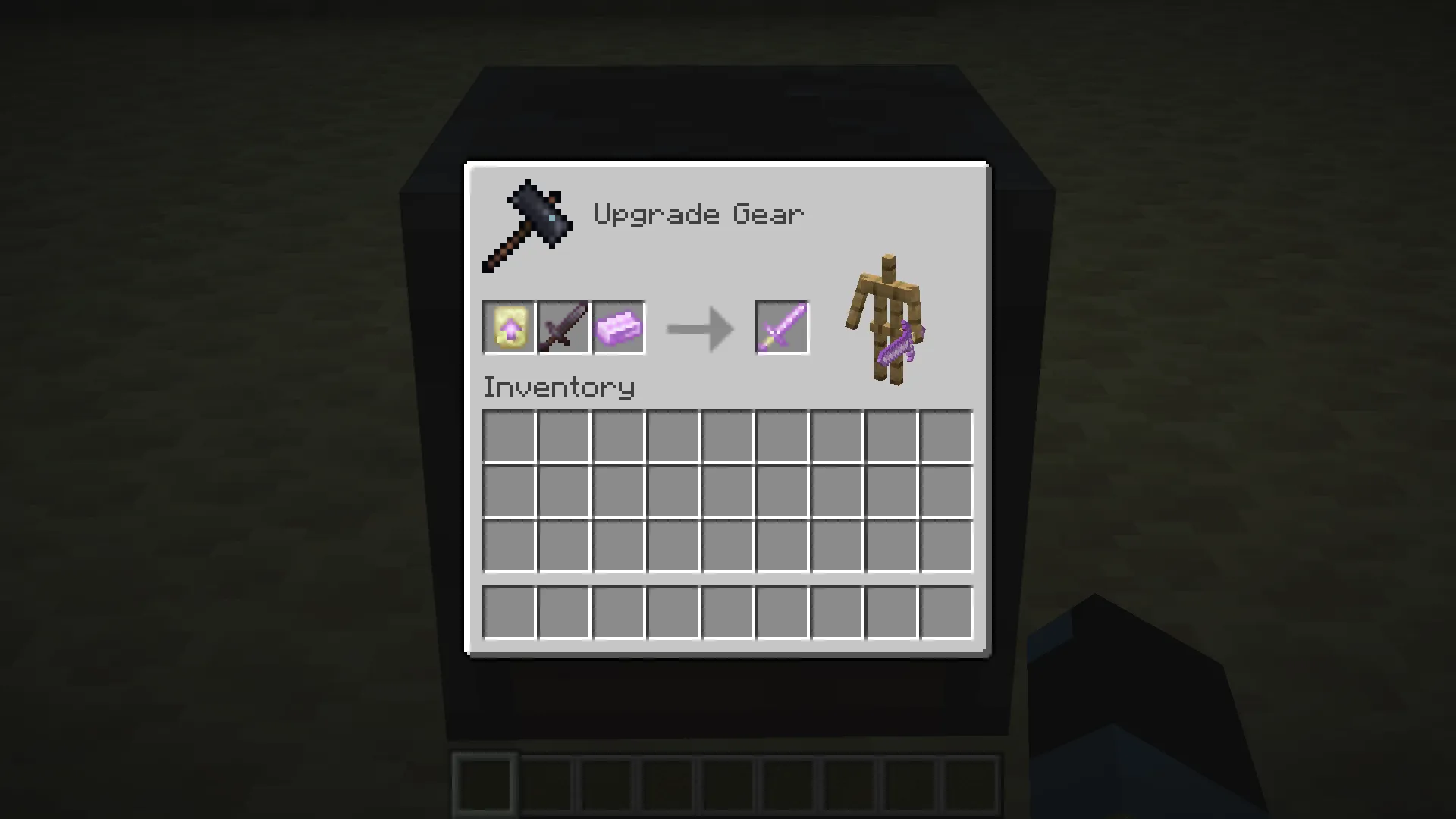Click the Upgrade Gear title text
1456x819 pixels.
click(698, 214)
